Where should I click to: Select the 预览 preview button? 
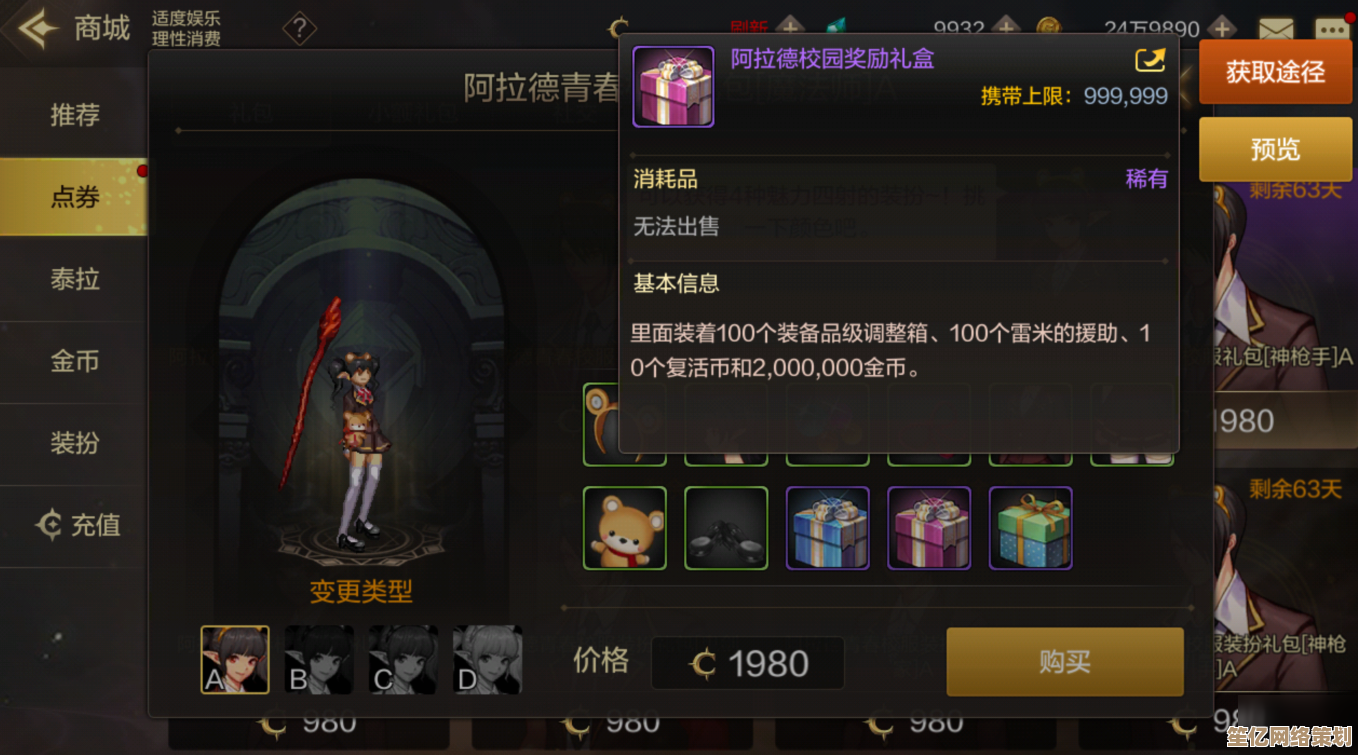(1275, 150)
